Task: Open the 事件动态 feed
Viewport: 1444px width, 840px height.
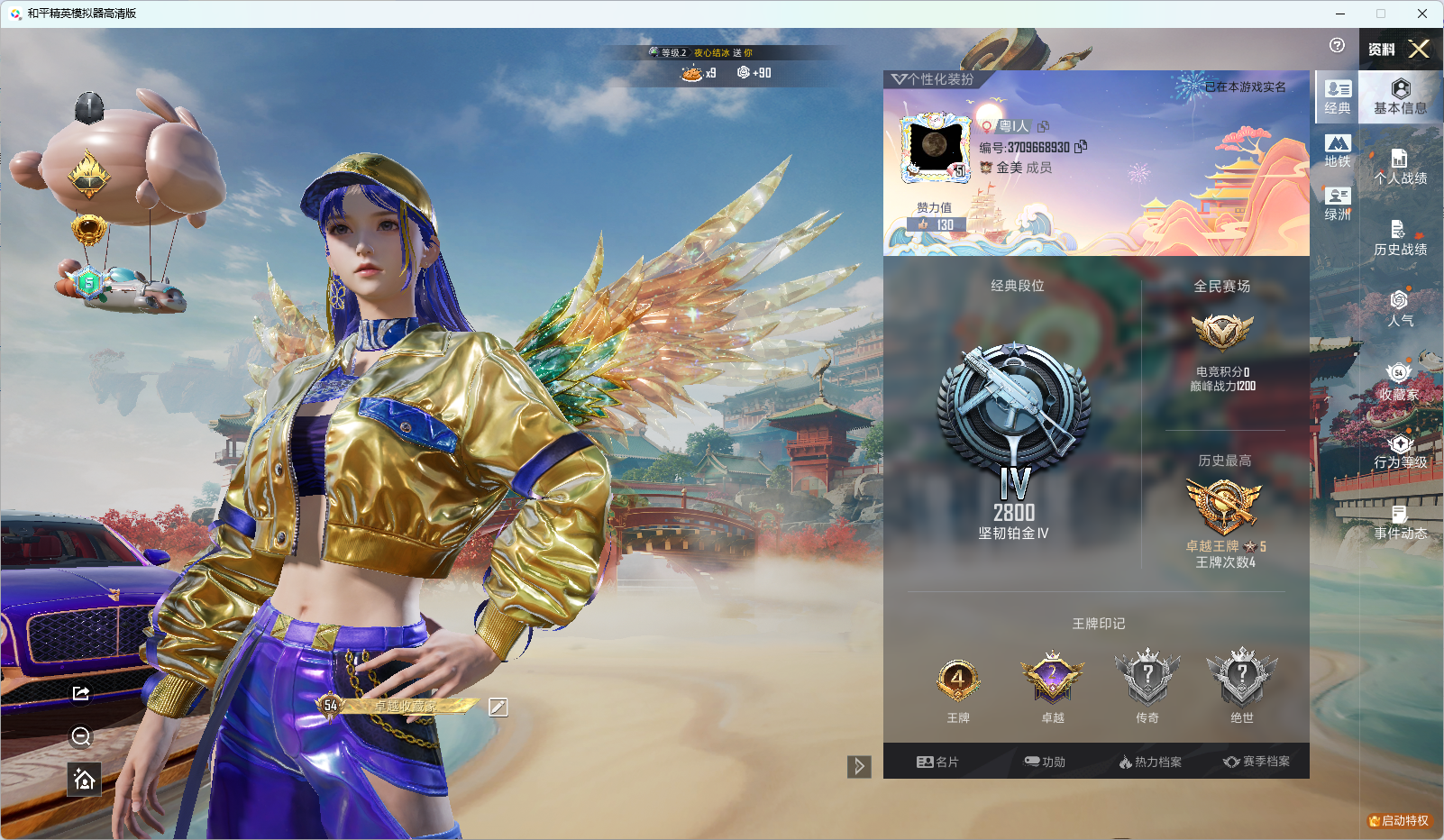Action: (1400, 523)
